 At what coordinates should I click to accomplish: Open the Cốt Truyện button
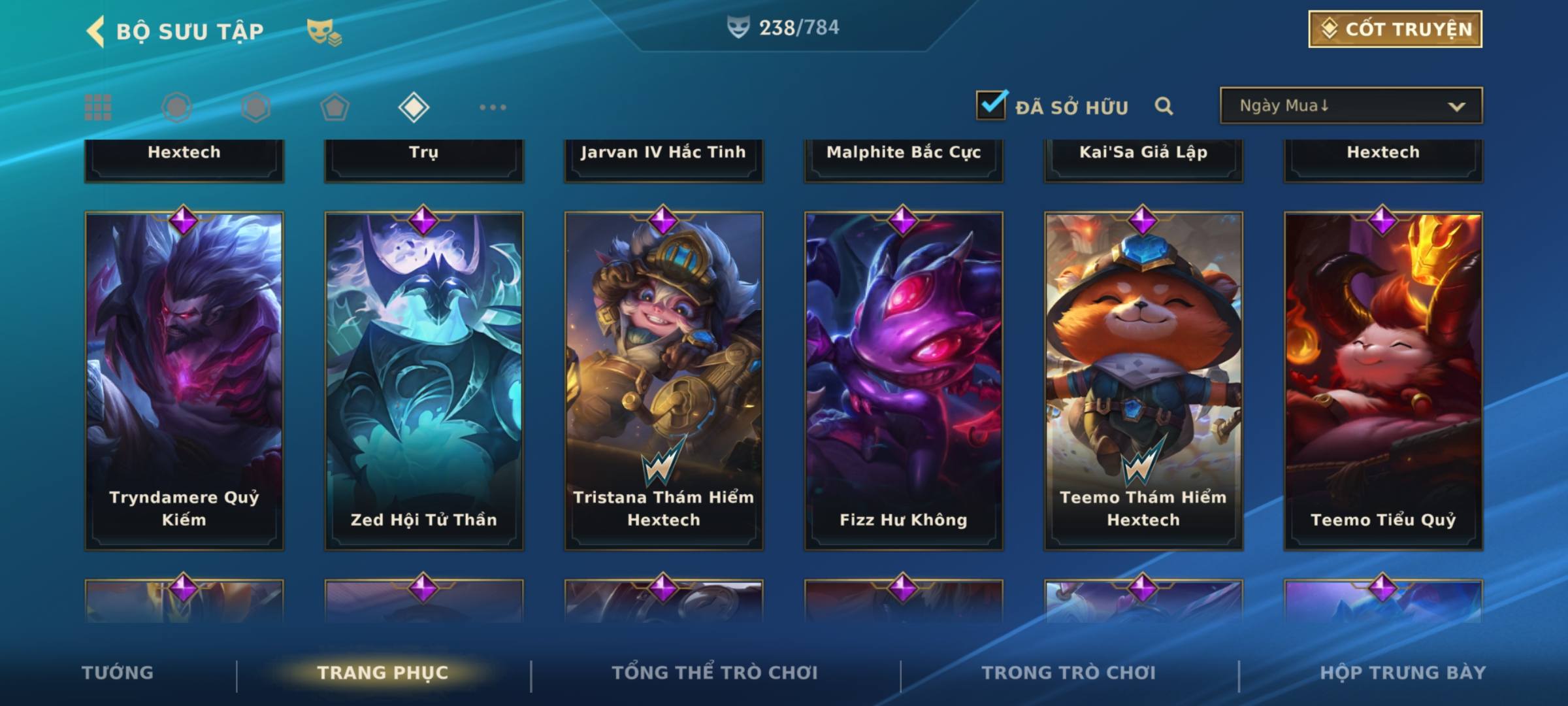tap(1395, 29)
